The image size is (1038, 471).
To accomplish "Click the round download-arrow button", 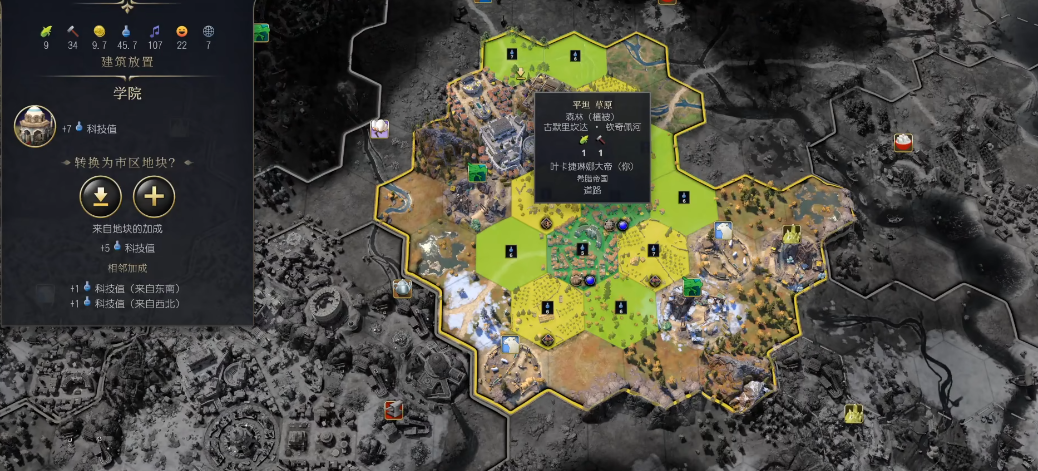I will pos(100,196).
